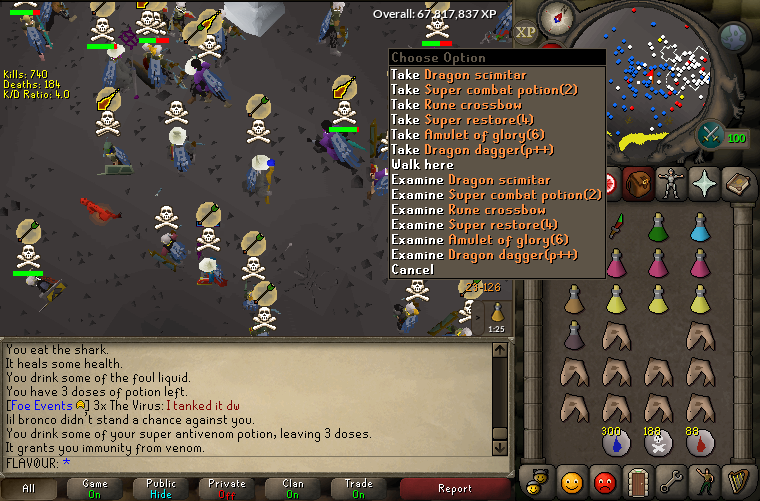Open the world map globe

pyautogui.click(x=733, y=38)
